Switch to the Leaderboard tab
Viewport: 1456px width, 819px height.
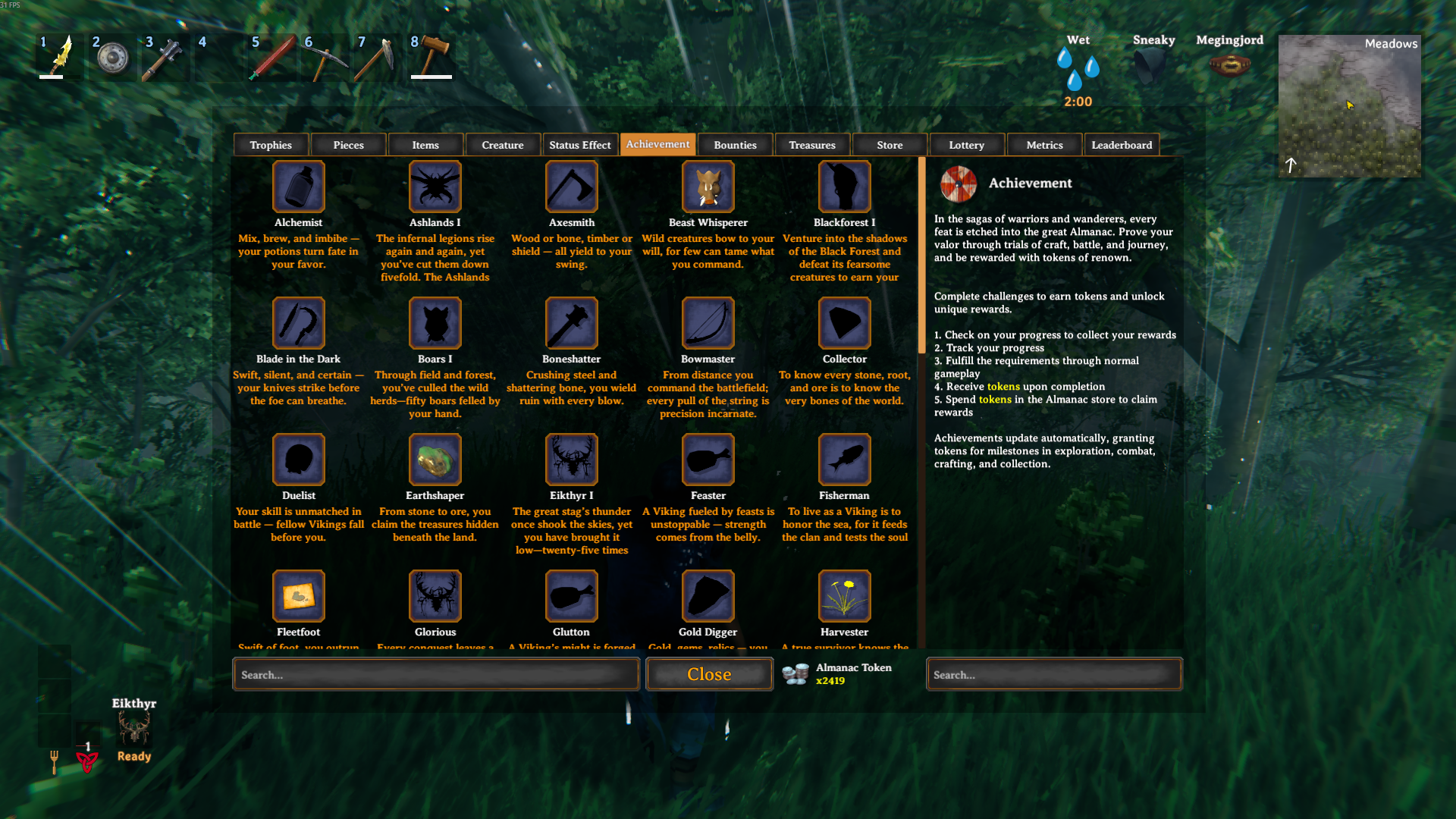pyautogui.click(x=1122, y=144)
